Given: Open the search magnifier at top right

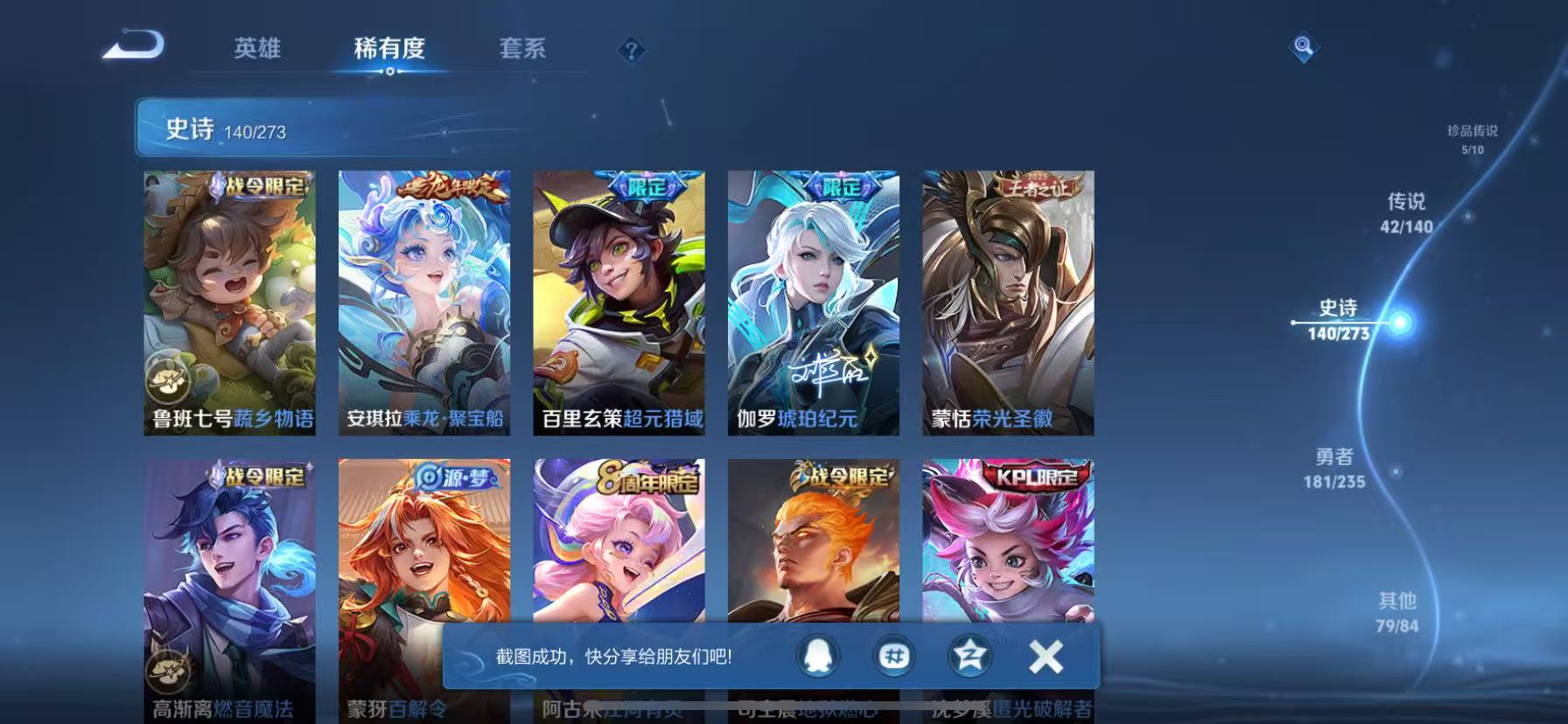Looking at the screenshot, I should coord(1303,48).
